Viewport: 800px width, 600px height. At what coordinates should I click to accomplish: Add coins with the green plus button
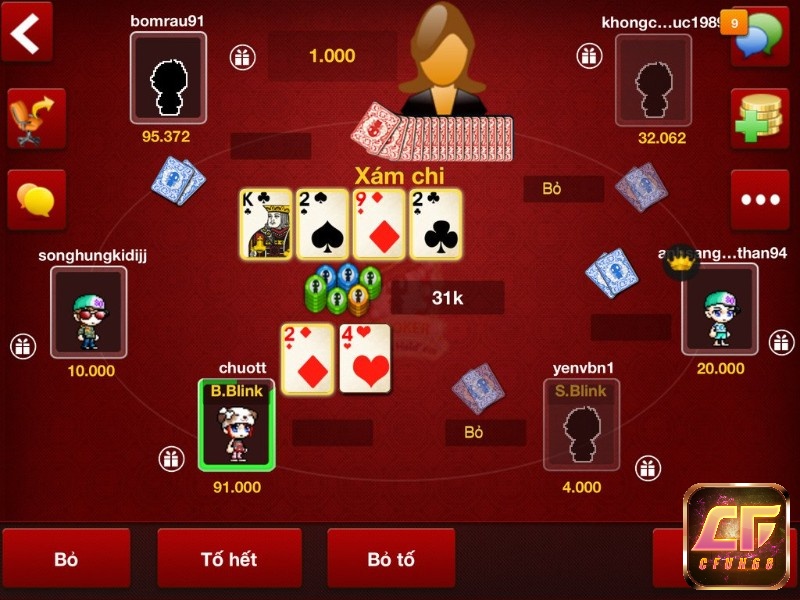click(759, 118)
